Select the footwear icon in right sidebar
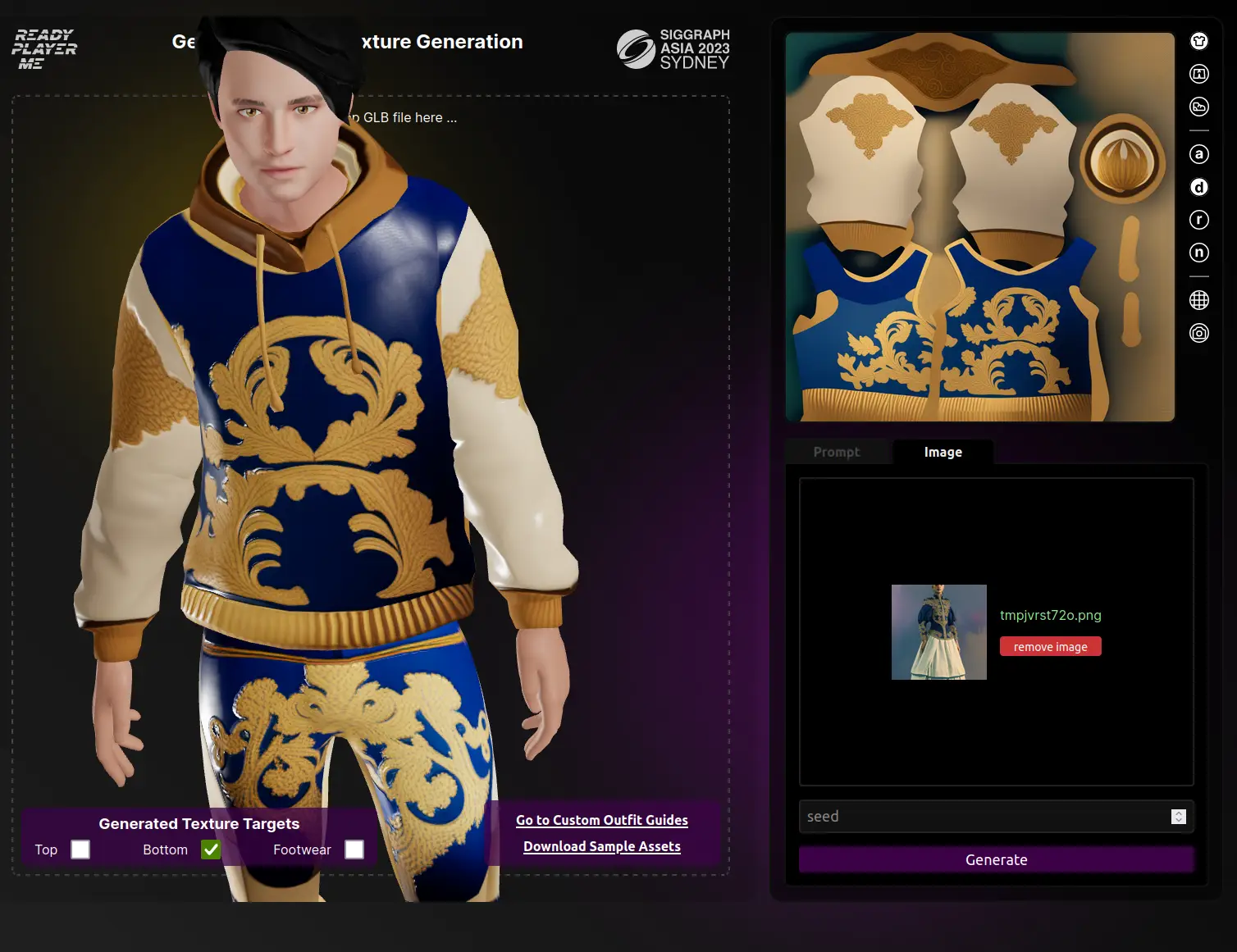Screen dimensions: 1237x952 coord(1198,107)
